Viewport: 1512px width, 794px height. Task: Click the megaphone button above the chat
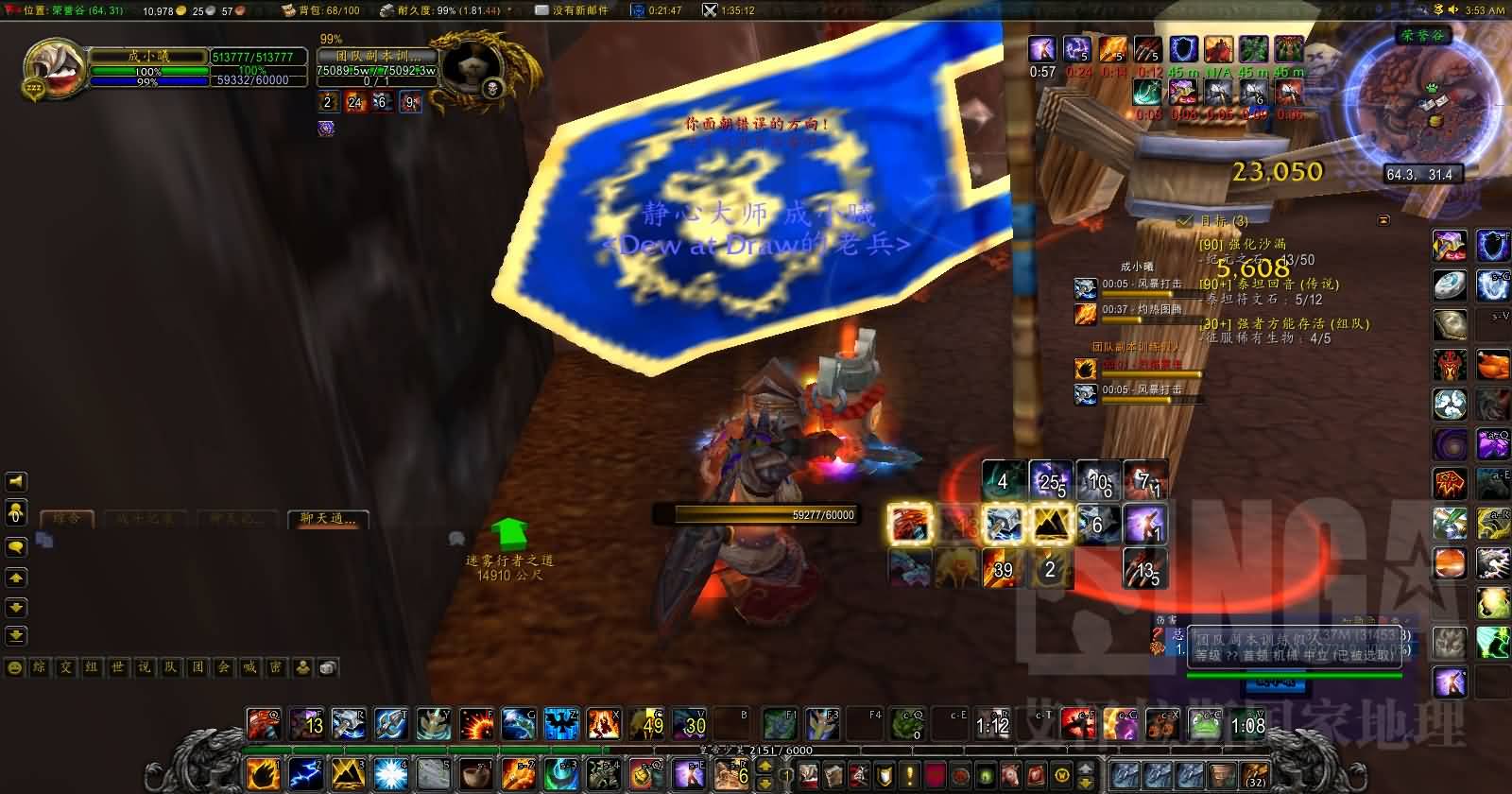(x=16, y=482)
